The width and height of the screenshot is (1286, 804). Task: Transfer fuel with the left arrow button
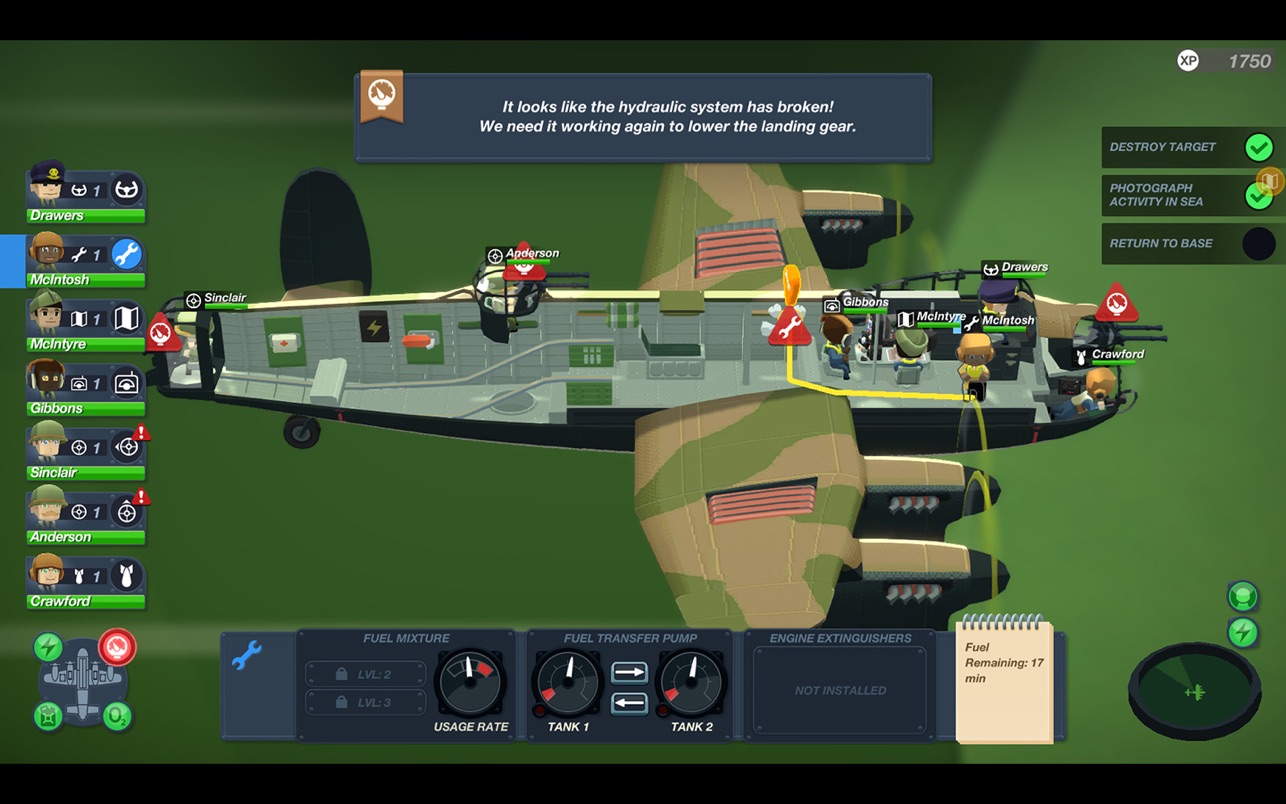629,703
